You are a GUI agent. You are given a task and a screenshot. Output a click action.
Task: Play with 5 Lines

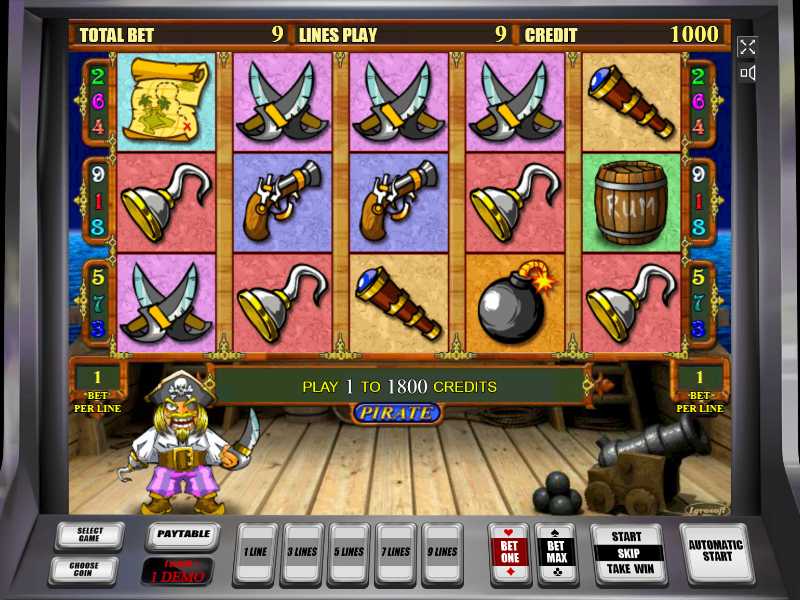[348, 552]
